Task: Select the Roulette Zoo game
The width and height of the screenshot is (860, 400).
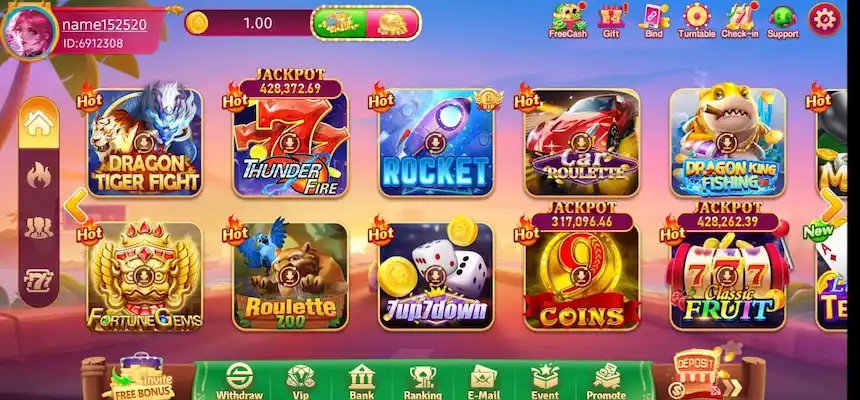Action: click(x=290, y=276)
